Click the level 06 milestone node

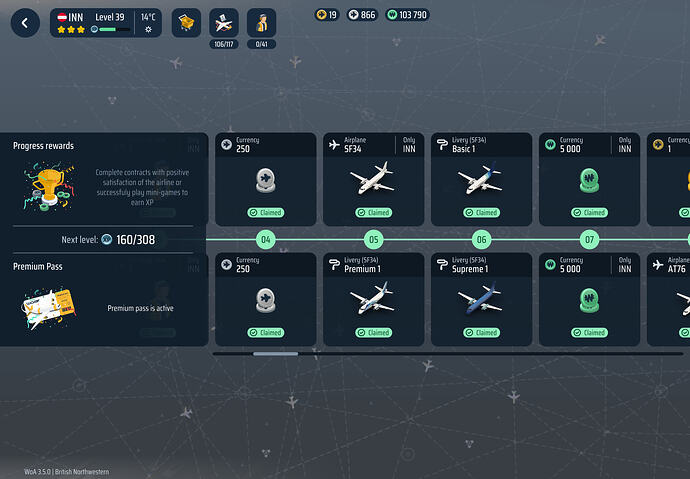(x=481, y=240)
